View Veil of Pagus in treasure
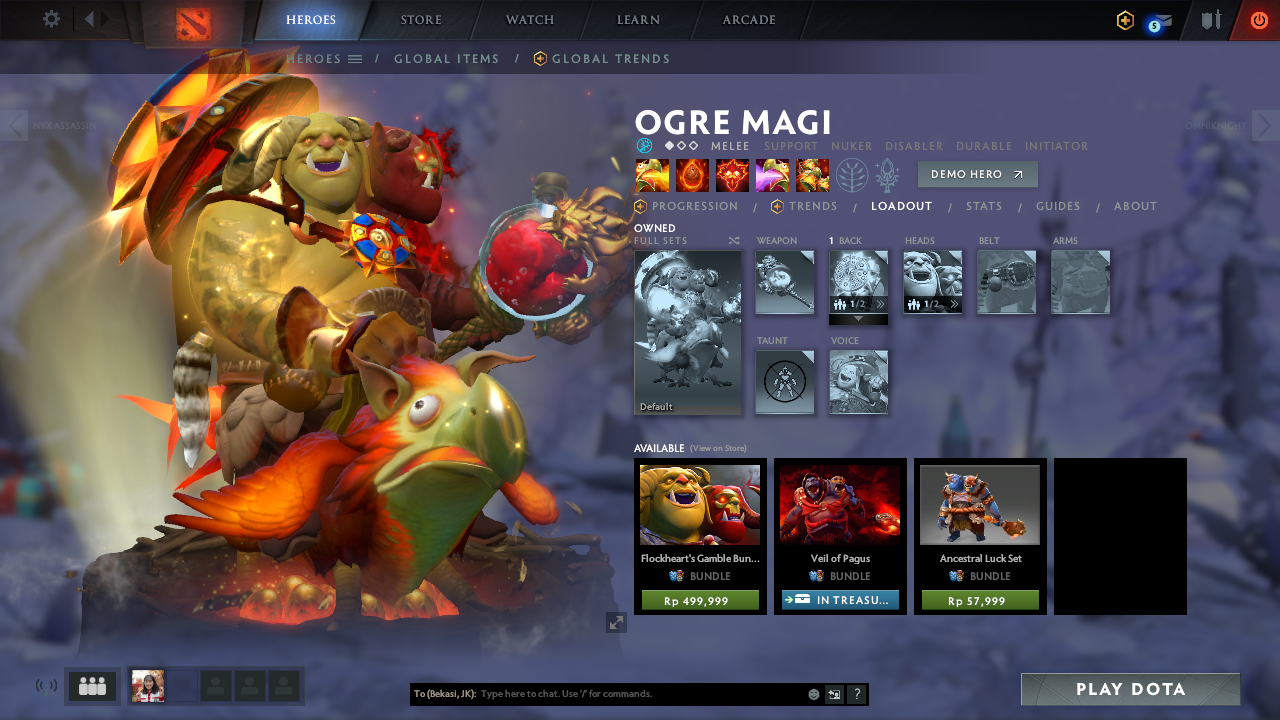 (x=840, y=600)
